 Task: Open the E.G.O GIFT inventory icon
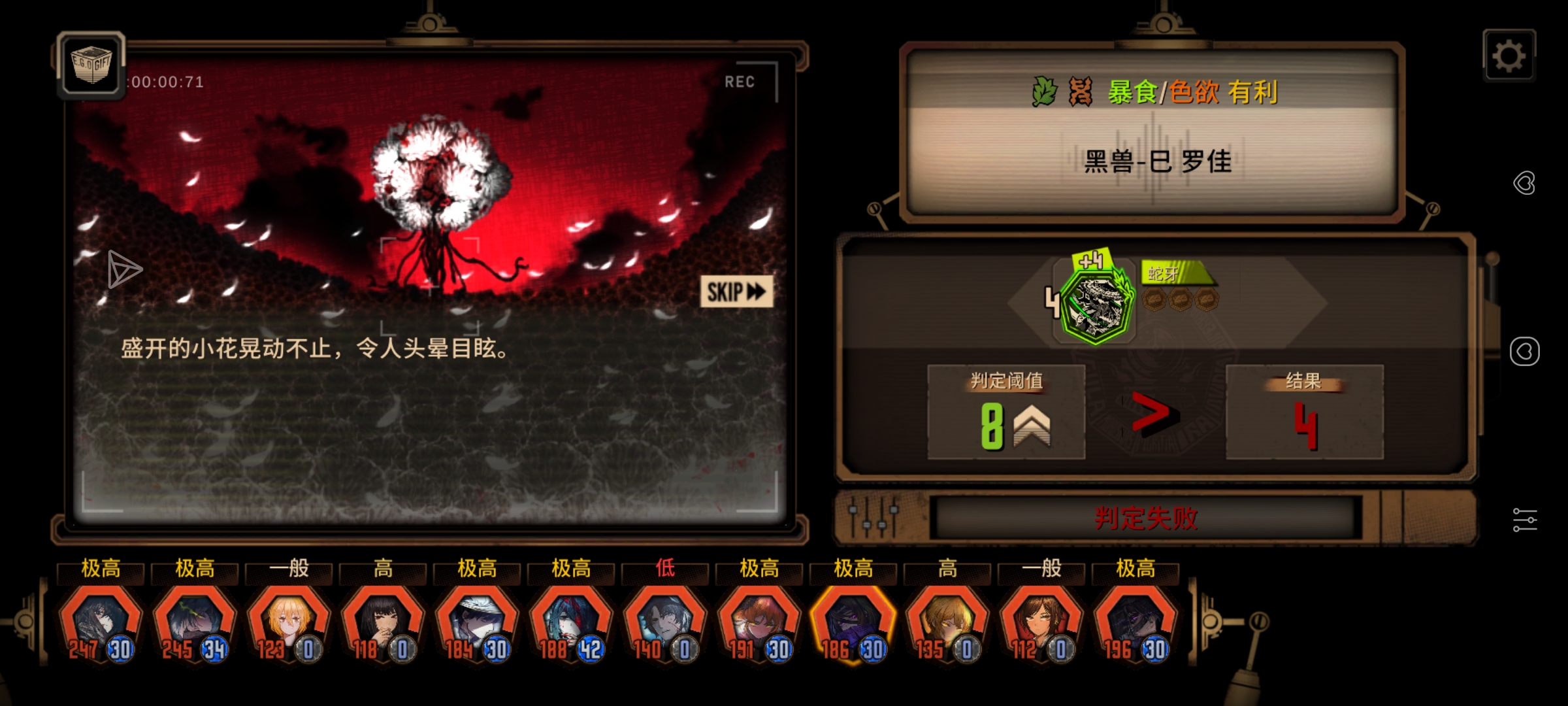(91, 65)
